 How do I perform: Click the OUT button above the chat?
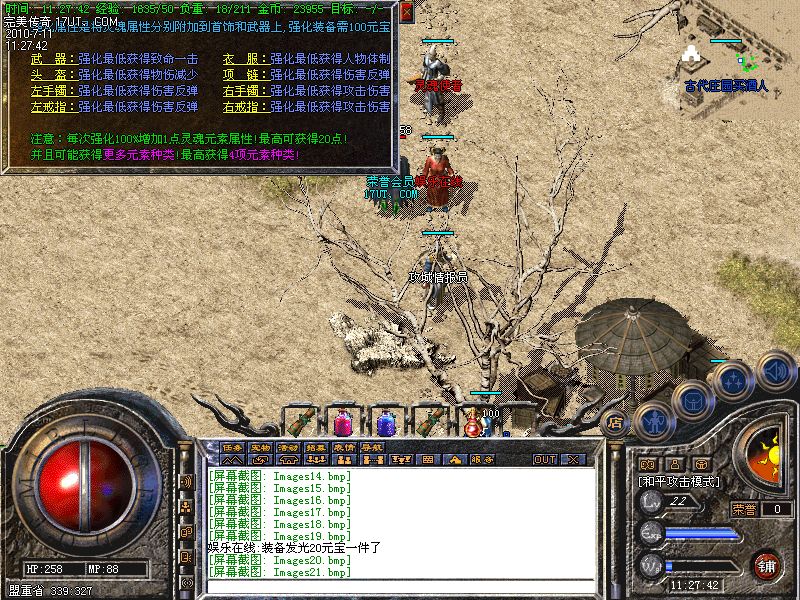(x=544, y=459)
